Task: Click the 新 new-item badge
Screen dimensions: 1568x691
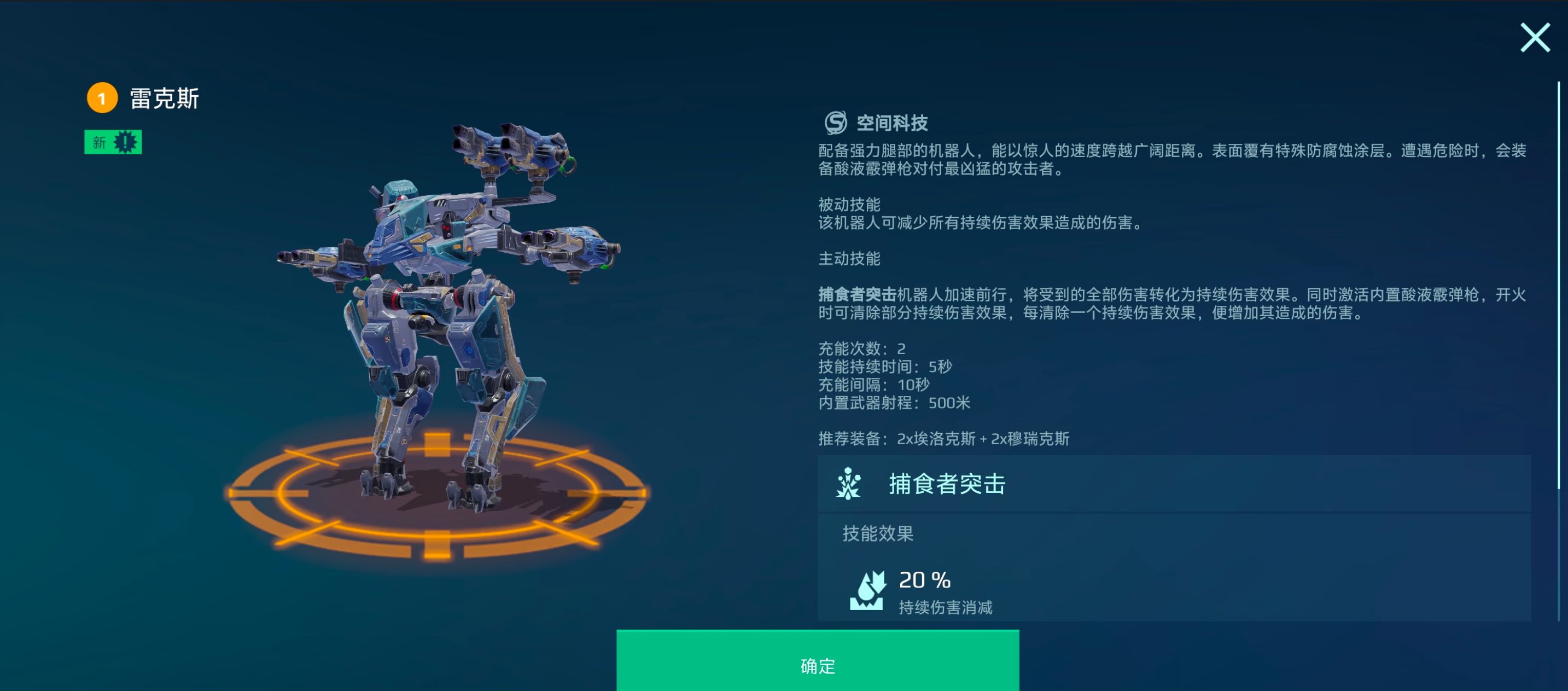Action: coord(113,141)
